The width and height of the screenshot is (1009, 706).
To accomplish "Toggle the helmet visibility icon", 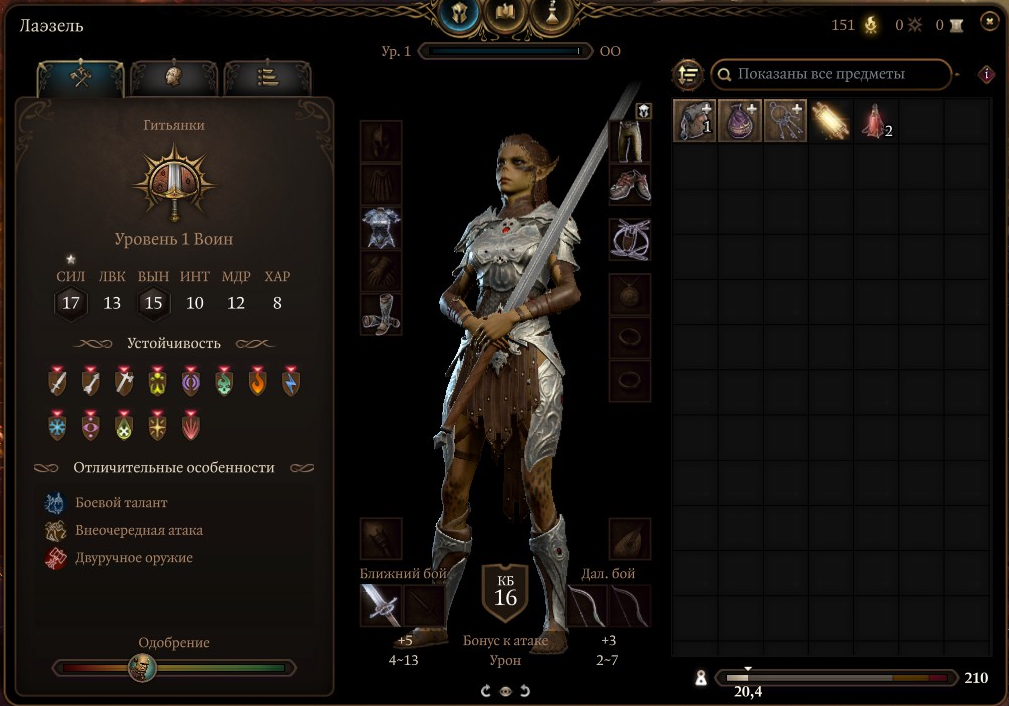I will (644, 111).
